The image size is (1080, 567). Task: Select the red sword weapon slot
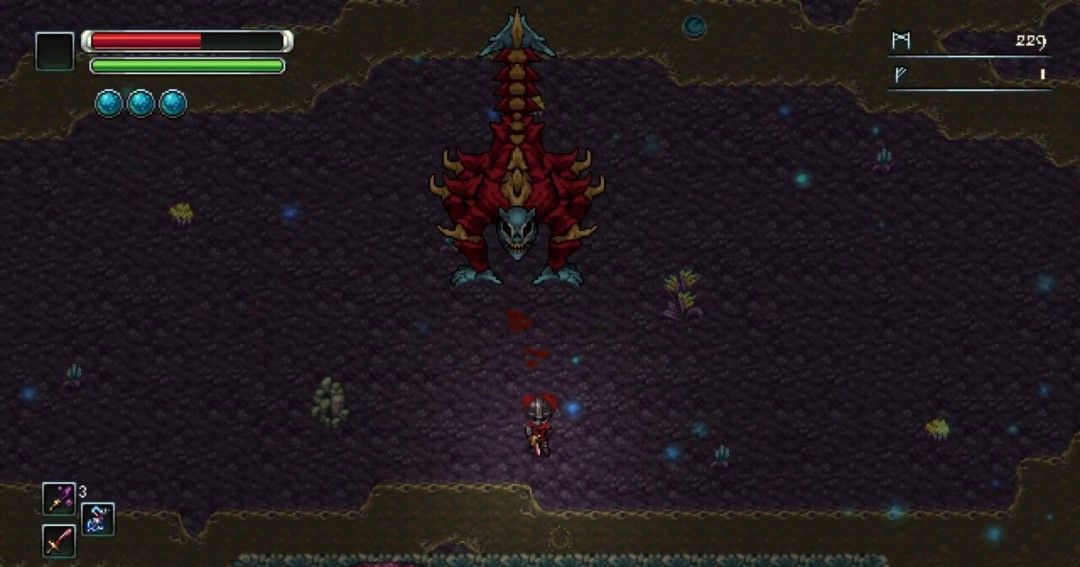(58, 541)
